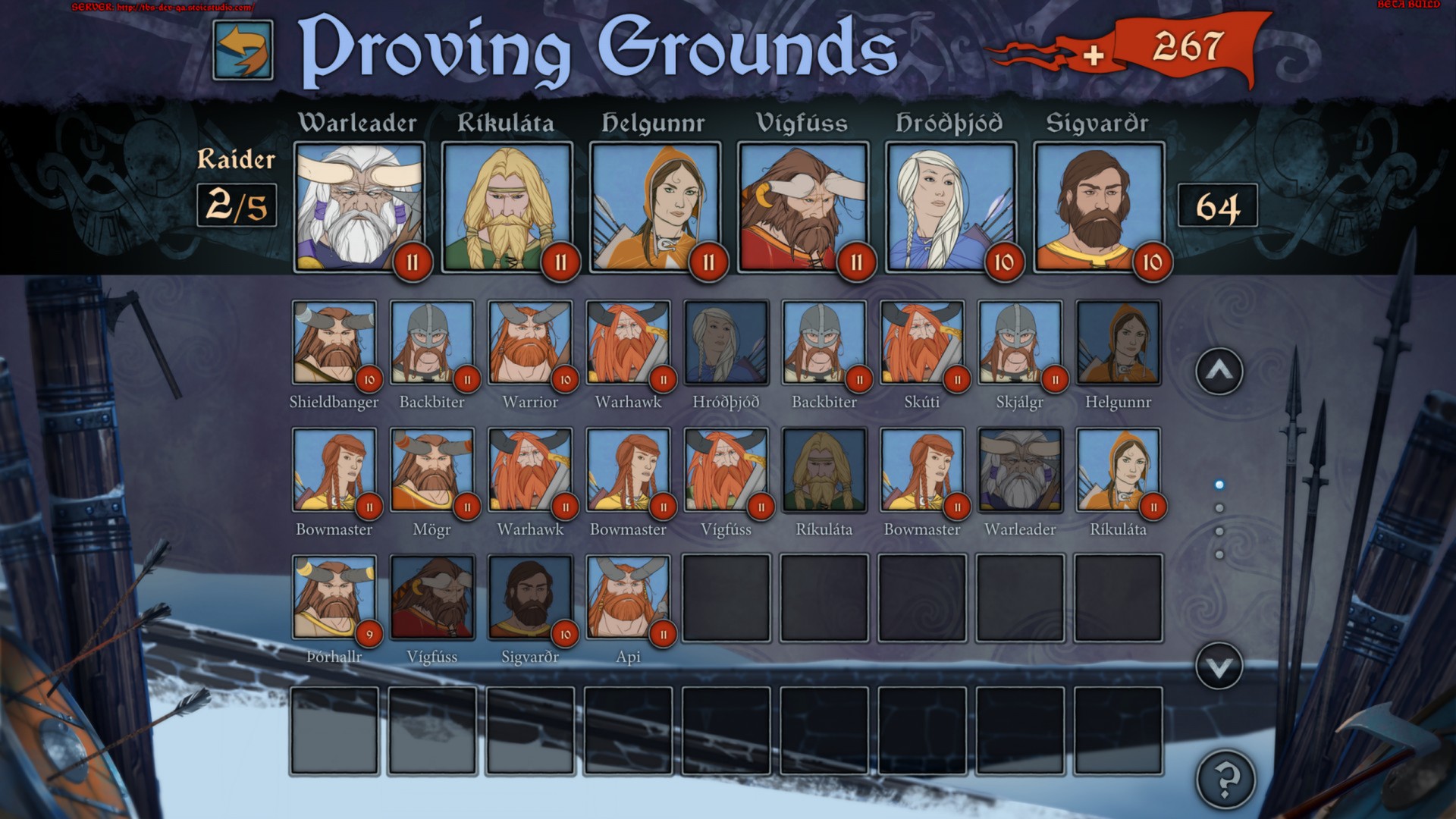Click Hróðþjóð's portrait in the party bar
1456x819 pixels.
[x=949, y=205]
